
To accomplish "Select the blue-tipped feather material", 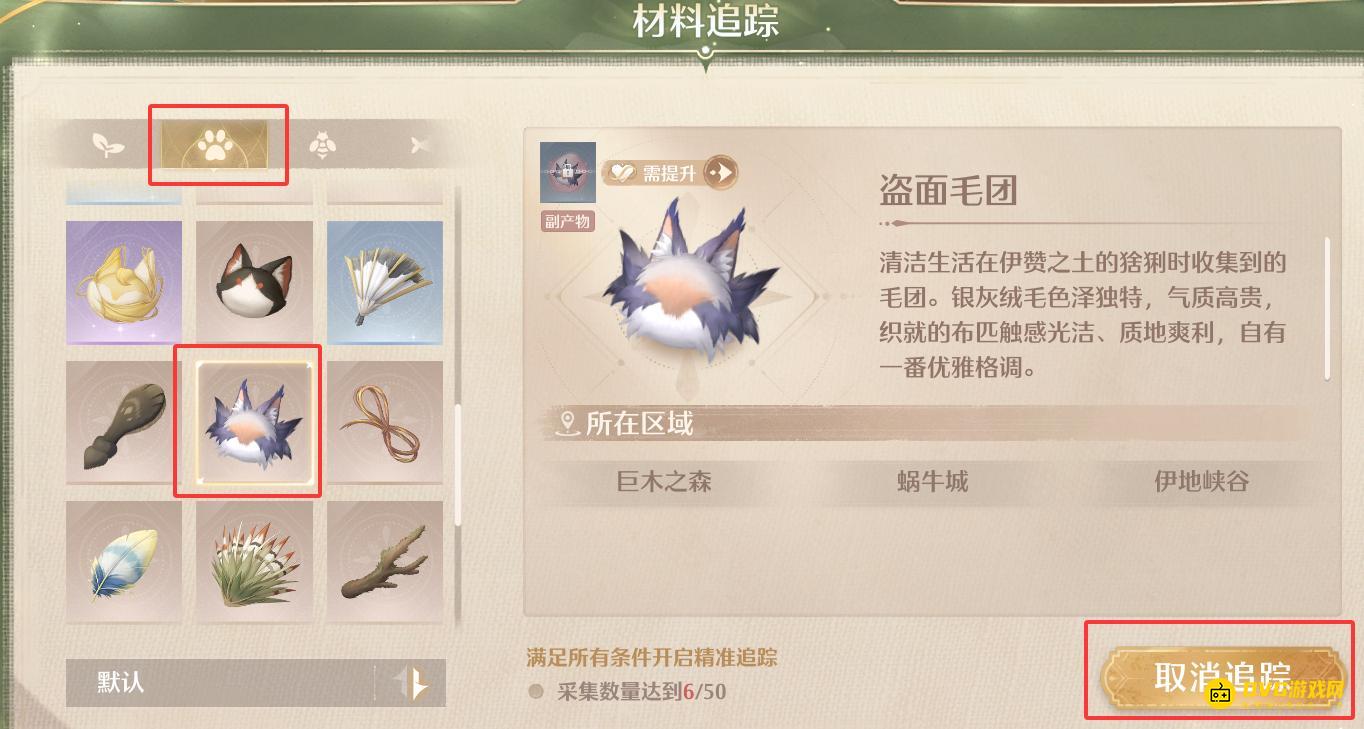I will [123, 560].
